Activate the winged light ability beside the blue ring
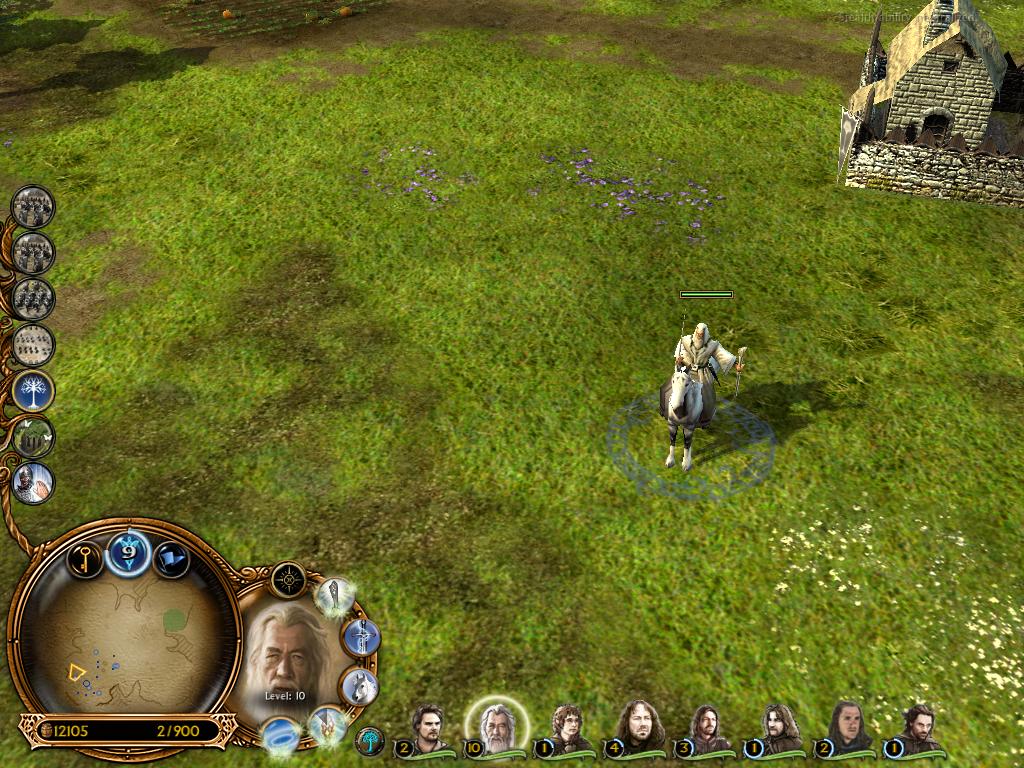Screen dimensions: 1024x768 pos(327,725)
